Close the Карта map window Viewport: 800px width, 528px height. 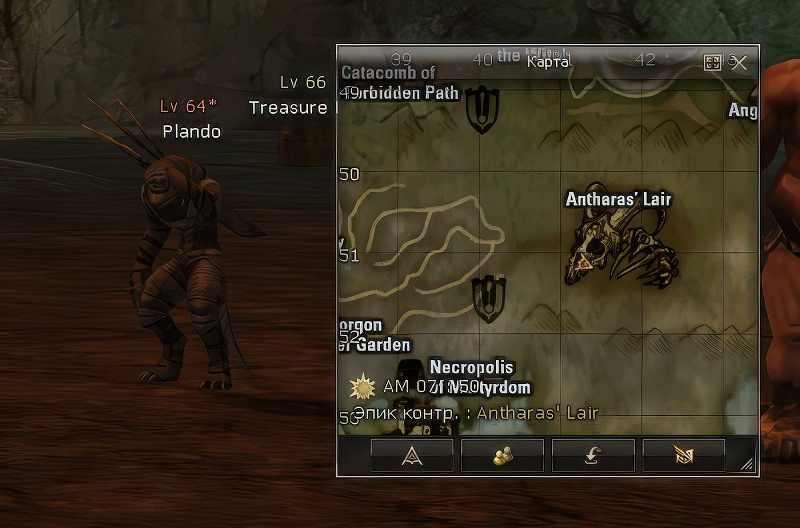click(739, 62)
